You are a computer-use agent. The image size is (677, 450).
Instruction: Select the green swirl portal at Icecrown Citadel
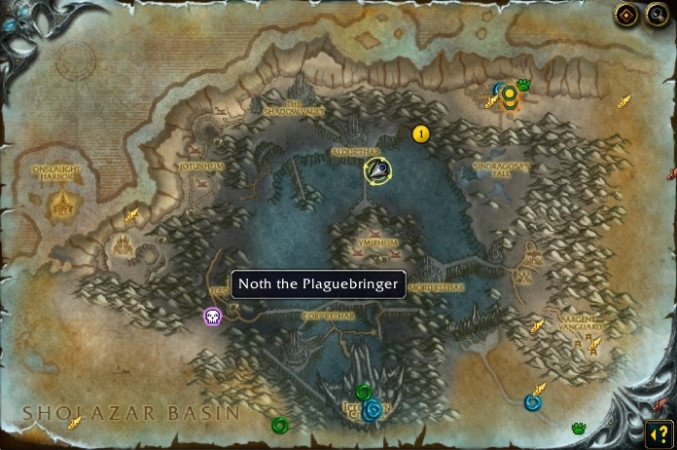click(x=363, y=391)
